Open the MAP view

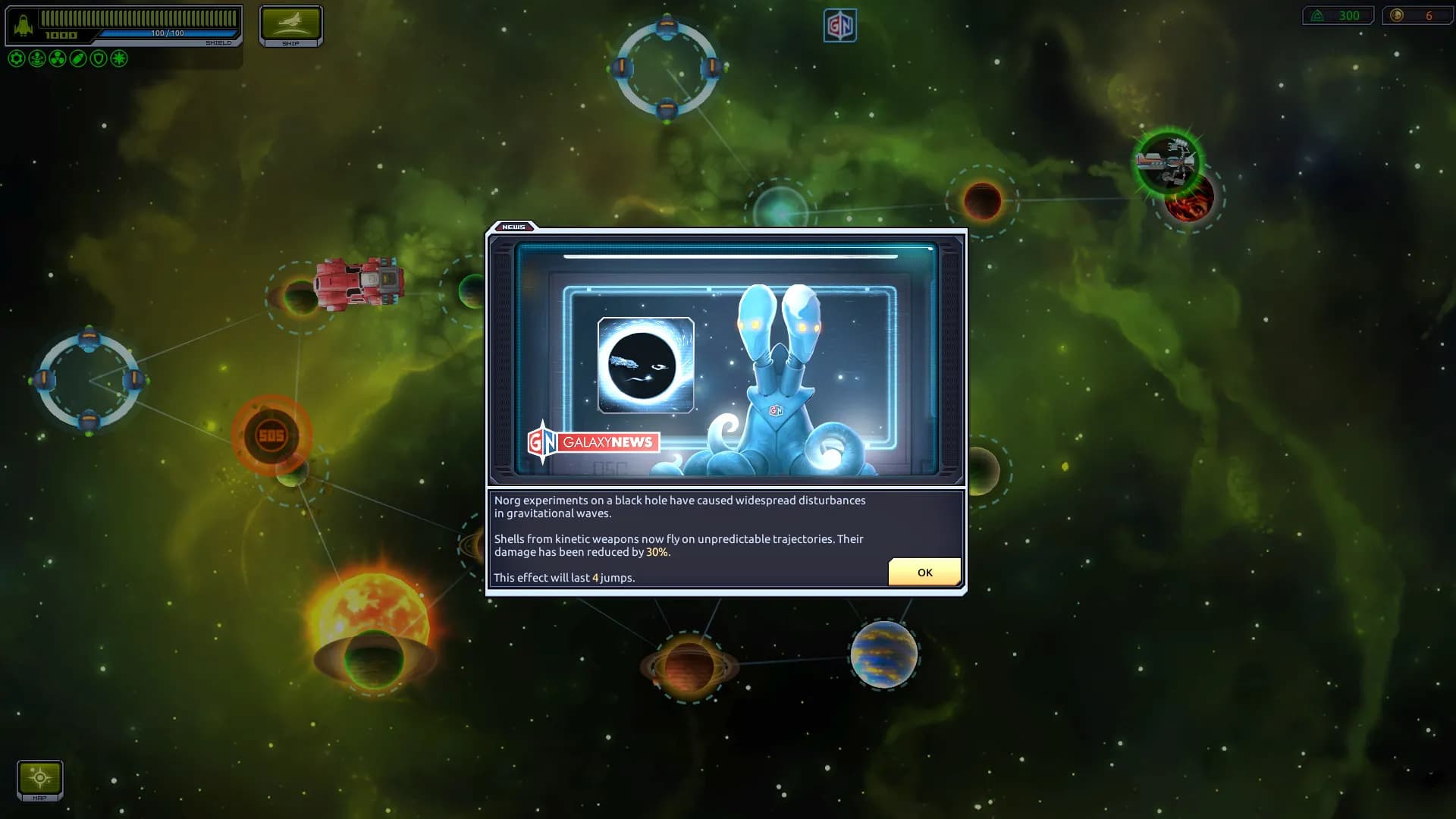(x=39, y=779)
